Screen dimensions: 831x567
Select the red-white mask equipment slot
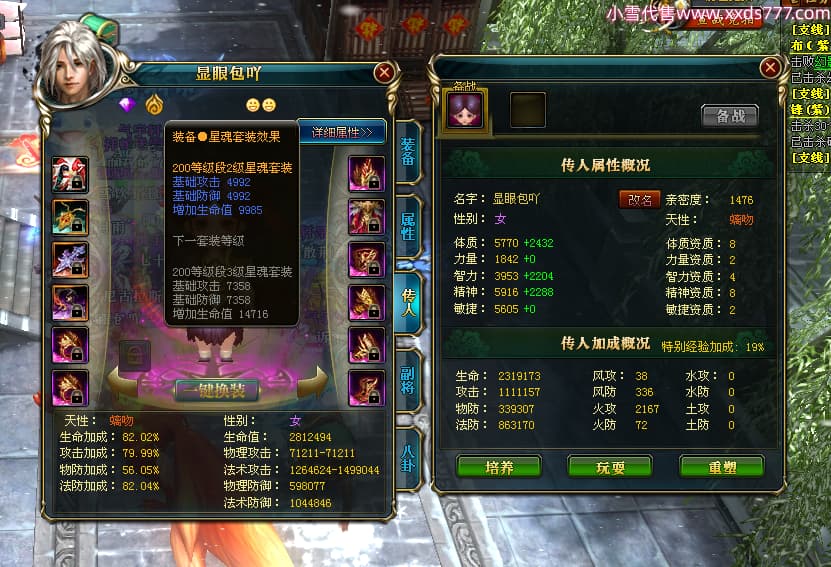point(70,174)
